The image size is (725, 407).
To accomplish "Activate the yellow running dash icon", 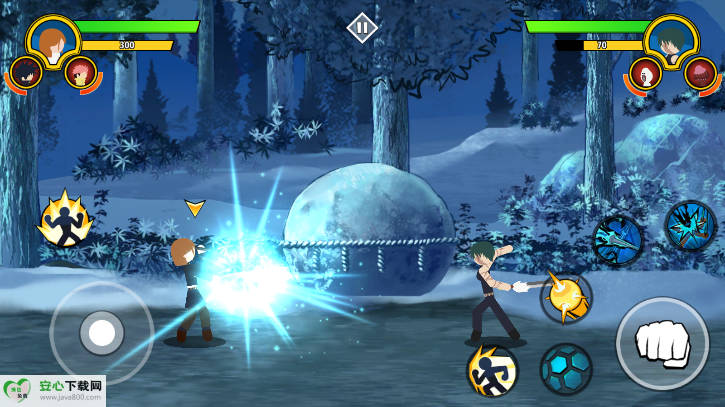I will coord(492,369).
